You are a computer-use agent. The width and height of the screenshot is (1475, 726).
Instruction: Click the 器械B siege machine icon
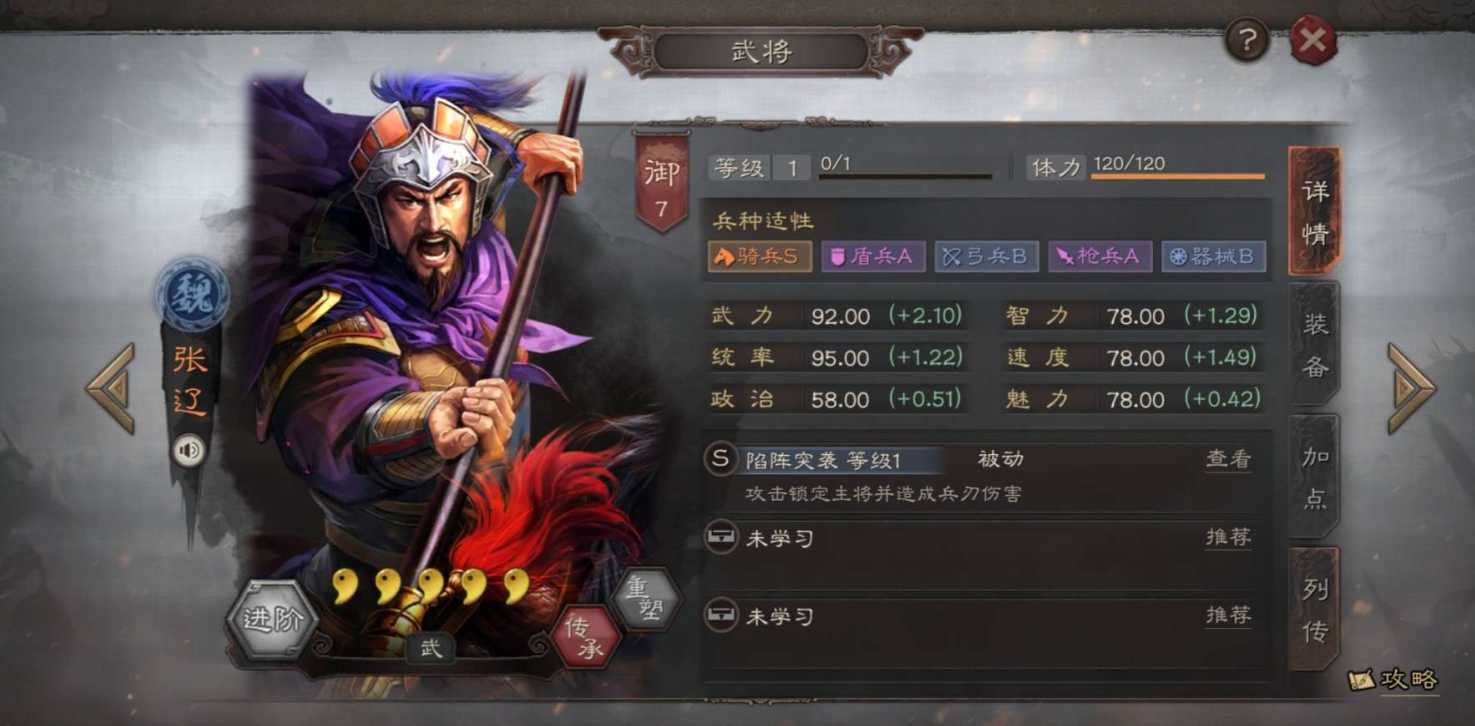1213,256
